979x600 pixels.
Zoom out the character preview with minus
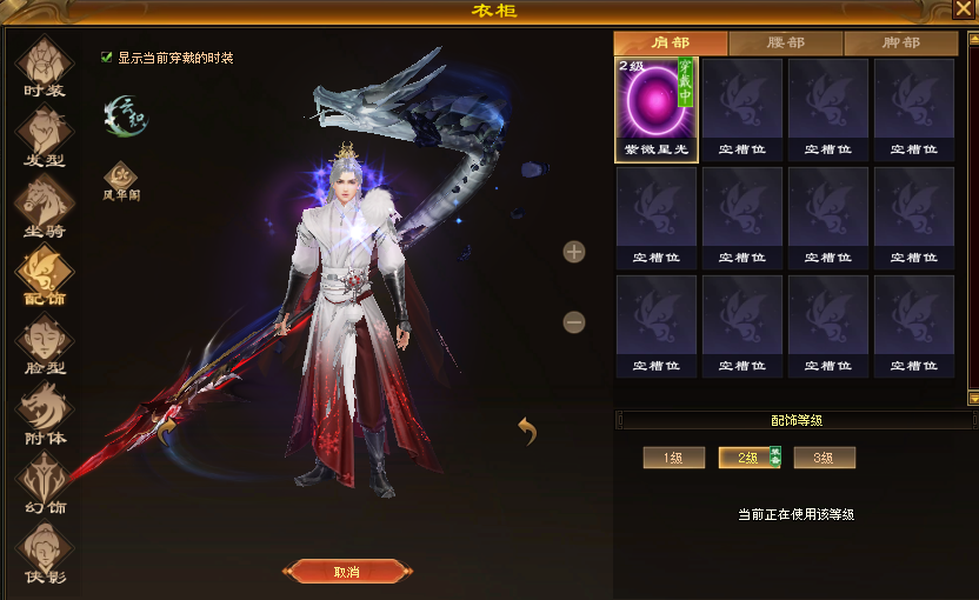click(x=574, y=322)
